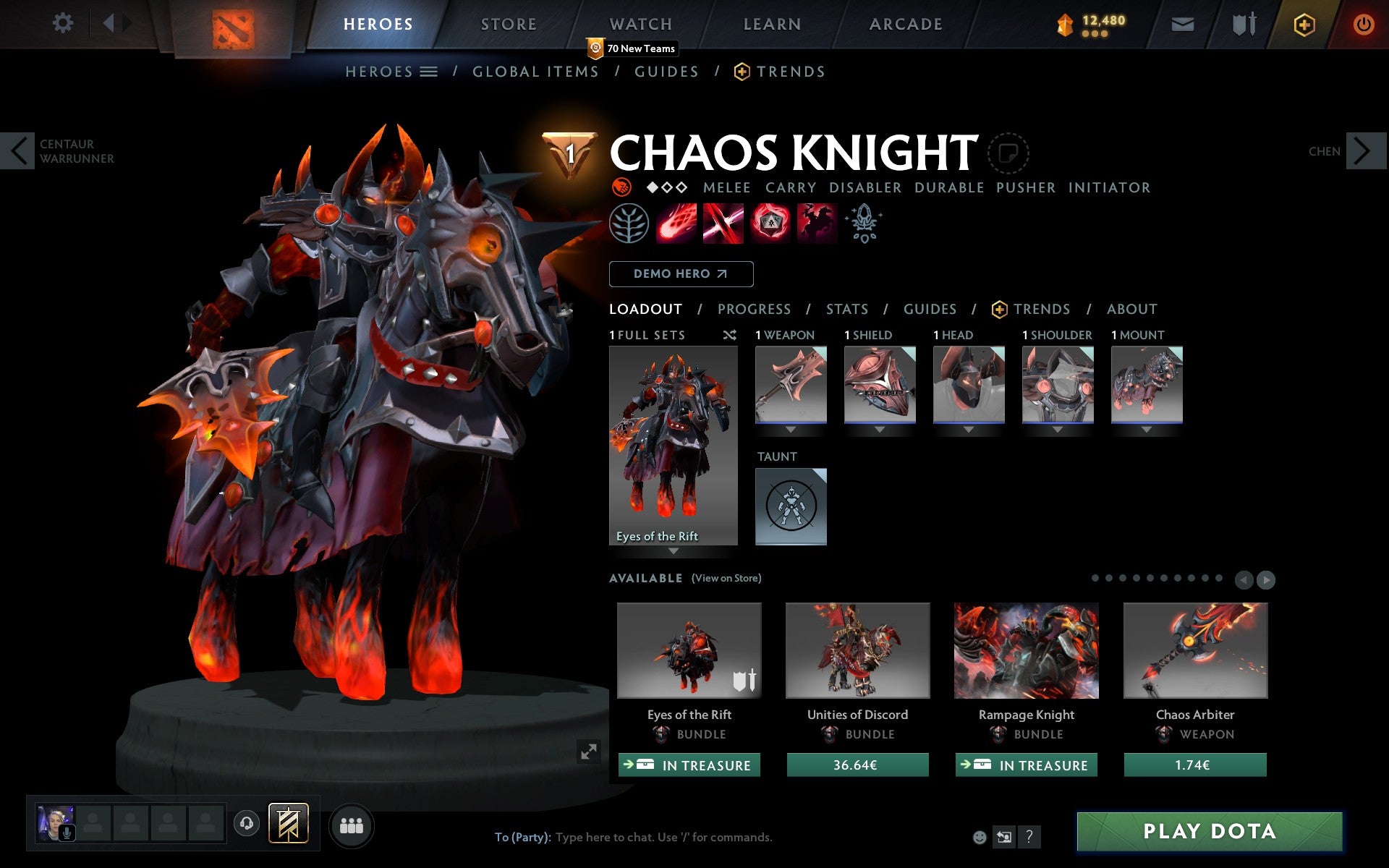
Task: Open the emoticon smiley in the chat bar
Action: [x=980, y=838]
